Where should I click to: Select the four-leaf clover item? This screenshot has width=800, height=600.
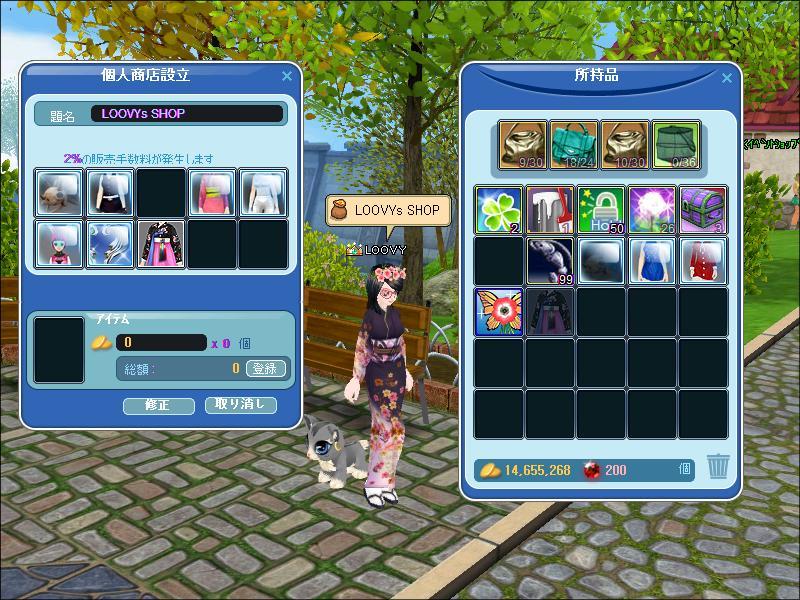pyautogui.click(x=499, y=210)
